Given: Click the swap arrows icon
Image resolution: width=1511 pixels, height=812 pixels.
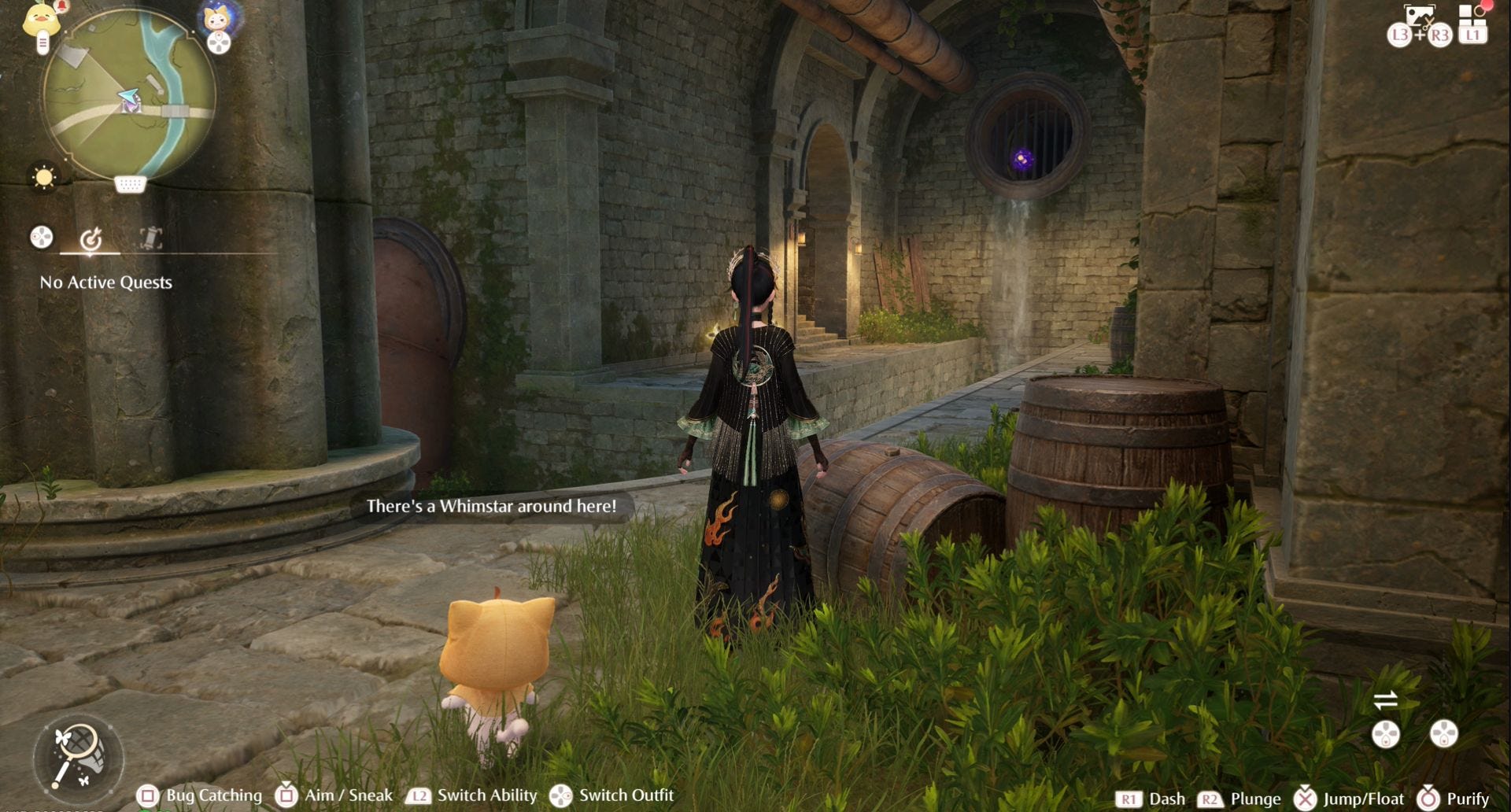Looking at the screenshot, I should [x=1385, y=699].
